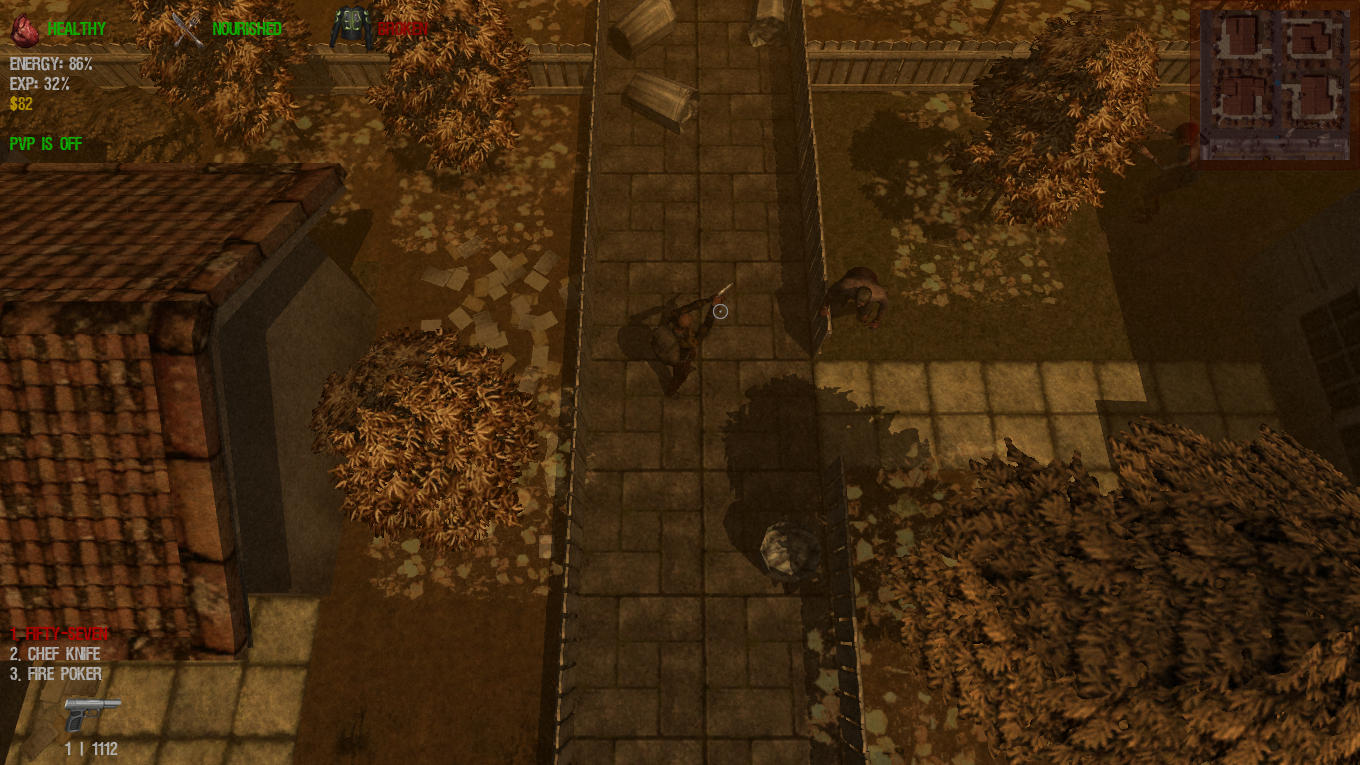Select weapon slot 3 FIRE POKER
The width and height of the screenshot is (1360, 765).
point(55,673)
